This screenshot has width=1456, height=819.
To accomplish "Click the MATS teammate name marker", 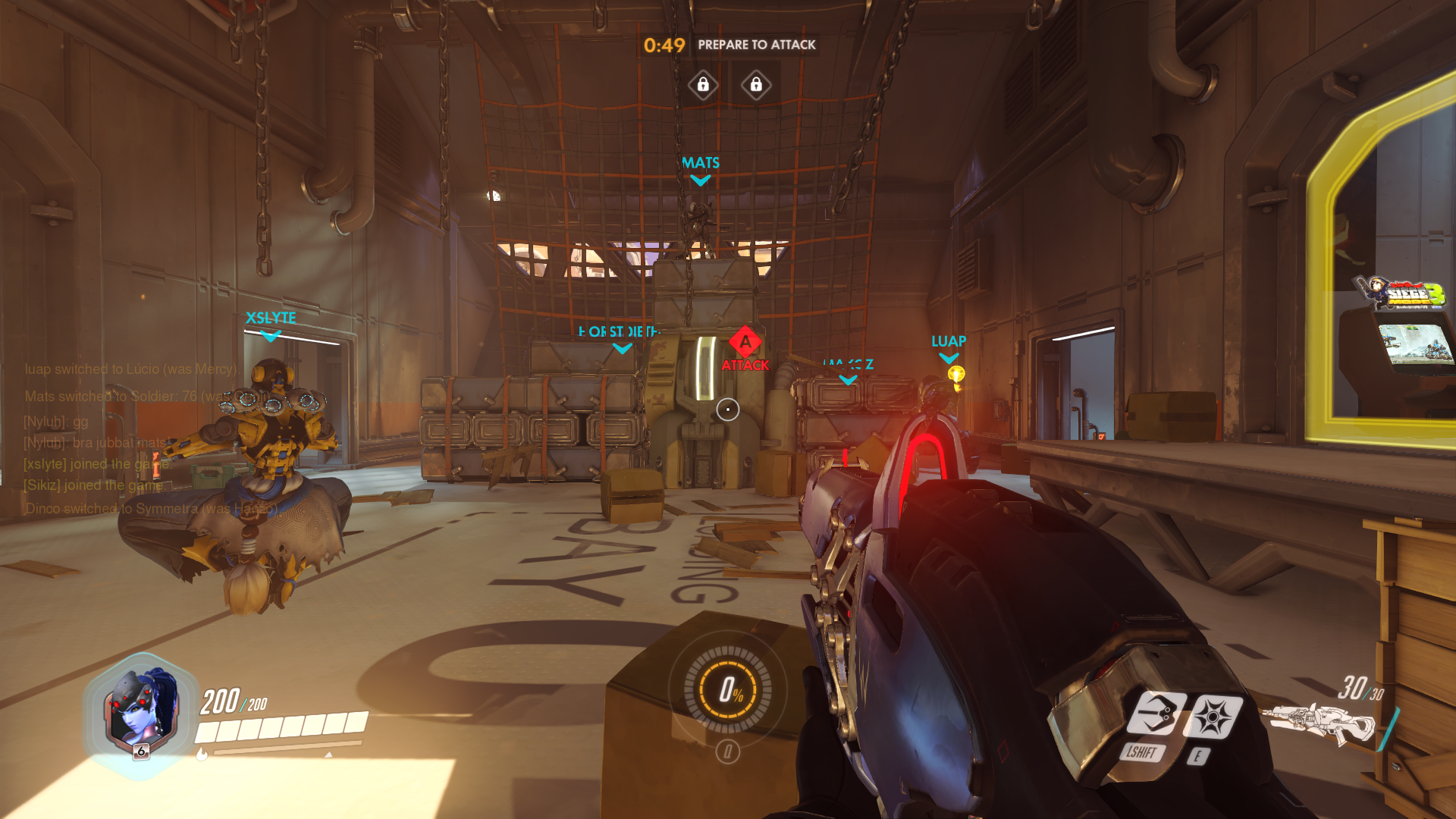I will (x=701, y=164).
